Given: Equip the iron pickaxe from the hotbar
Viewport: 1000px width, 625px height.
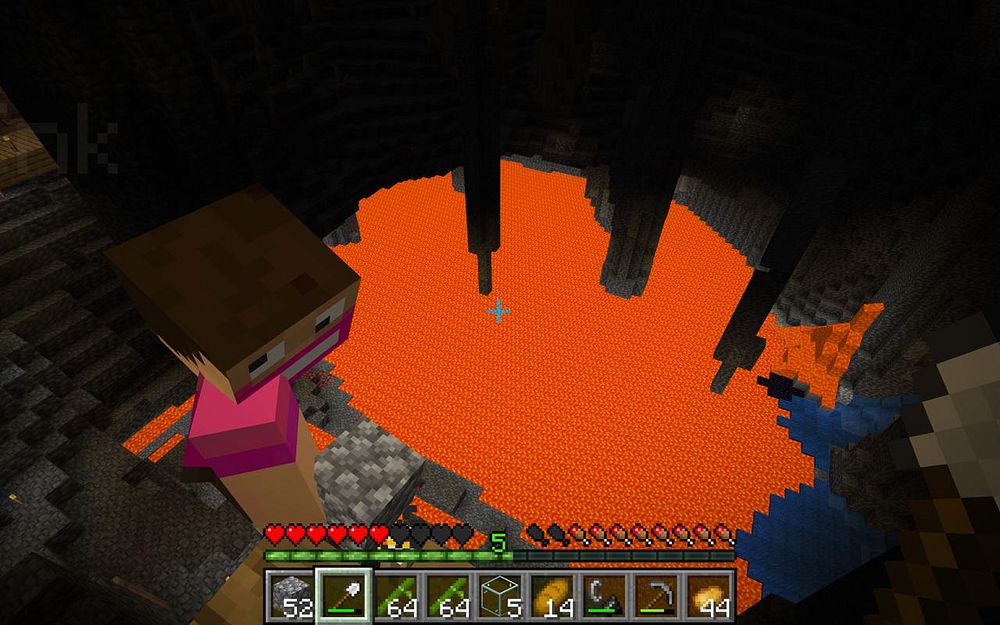Looking at the screenshot, I should click(x=656, y=594).
